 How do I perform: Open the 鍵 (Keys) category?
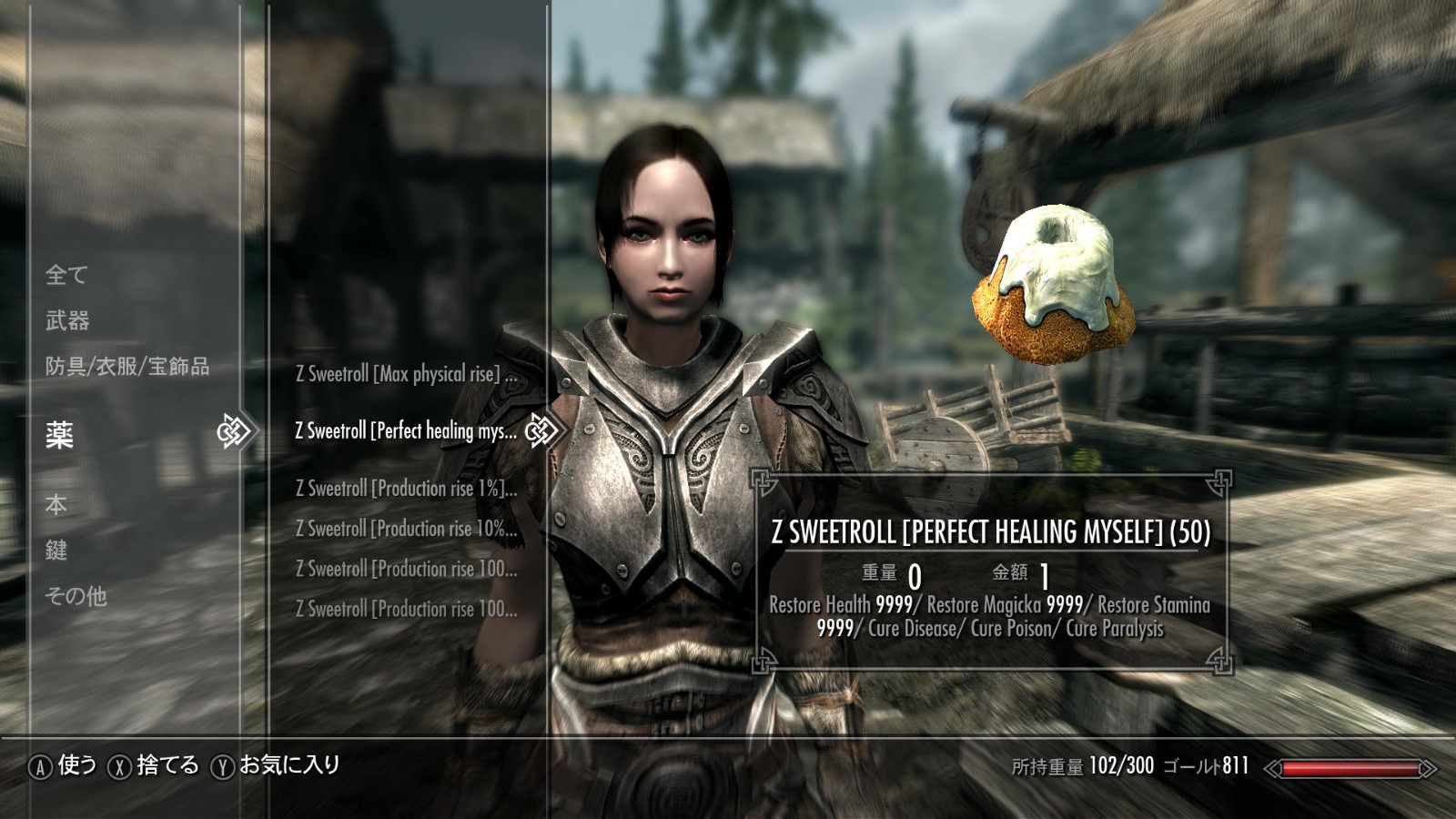(x=56, y=550)
